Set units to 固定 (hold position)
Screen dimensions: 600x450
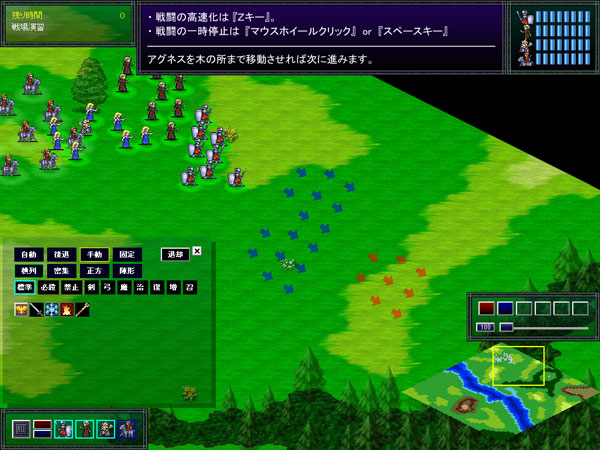pyautogui.click(x=126, y=254)
